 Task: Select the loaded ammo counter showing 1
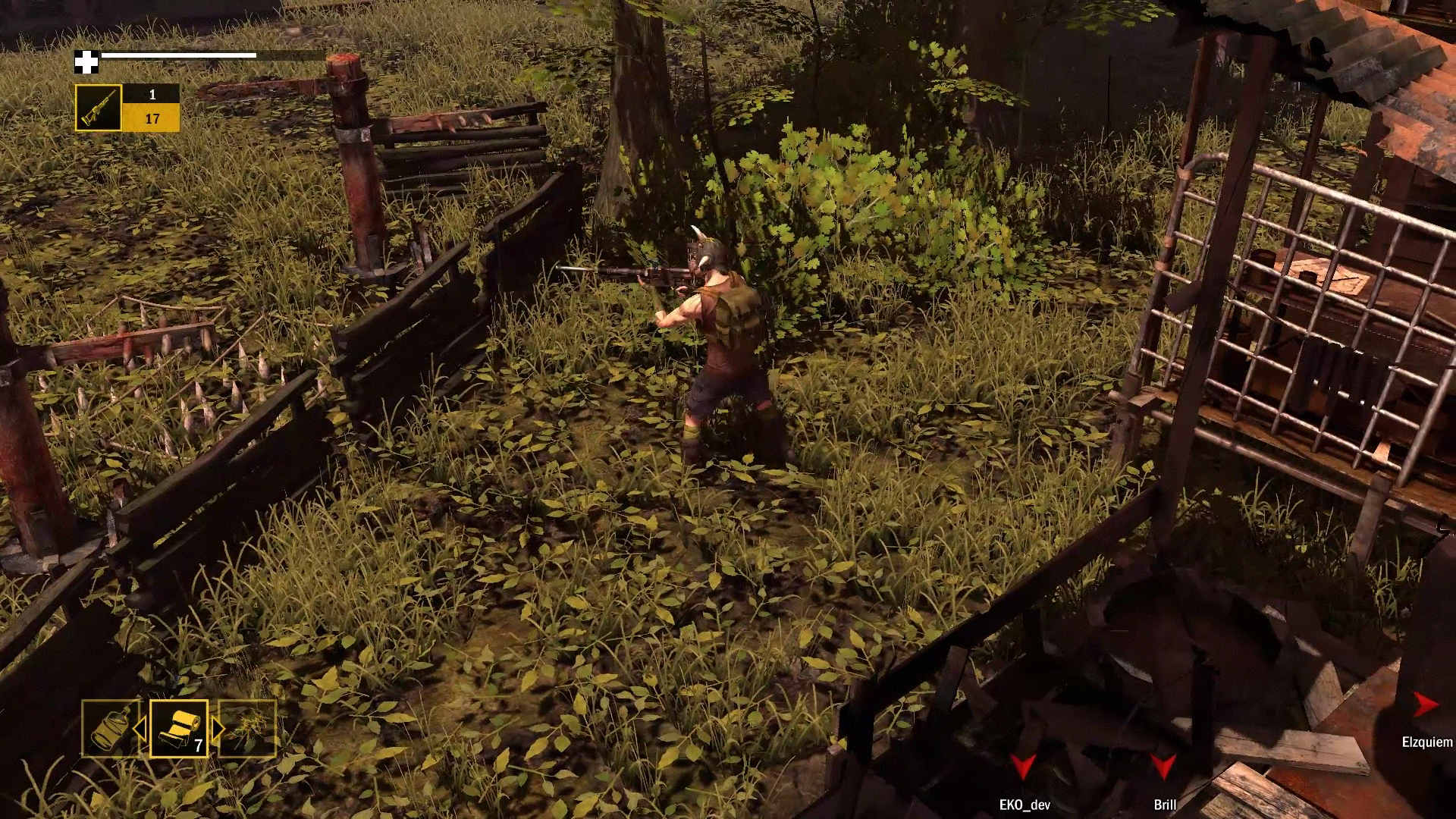152,94
